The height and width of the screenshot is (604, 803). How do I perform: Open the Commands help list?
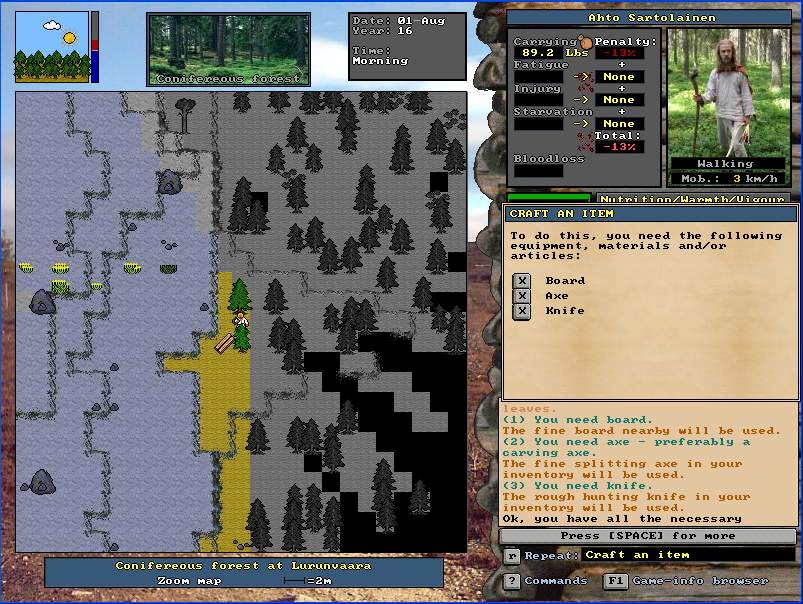(512, 581)
